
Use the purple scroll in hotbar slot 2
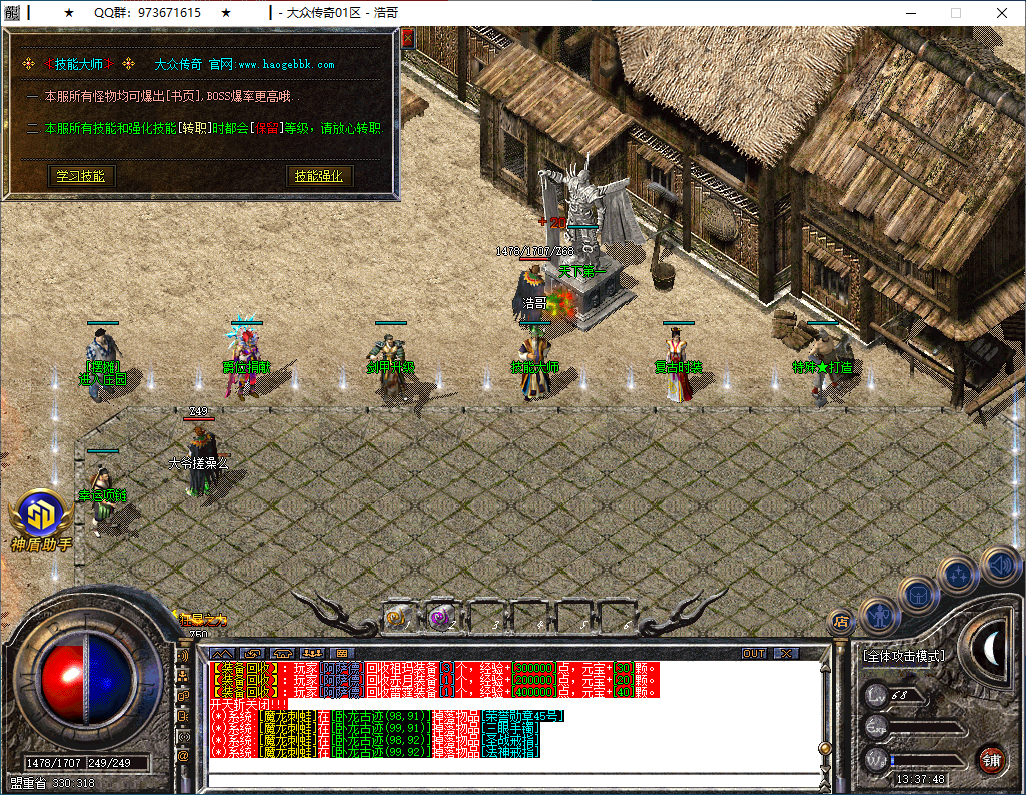click(441, 618)
